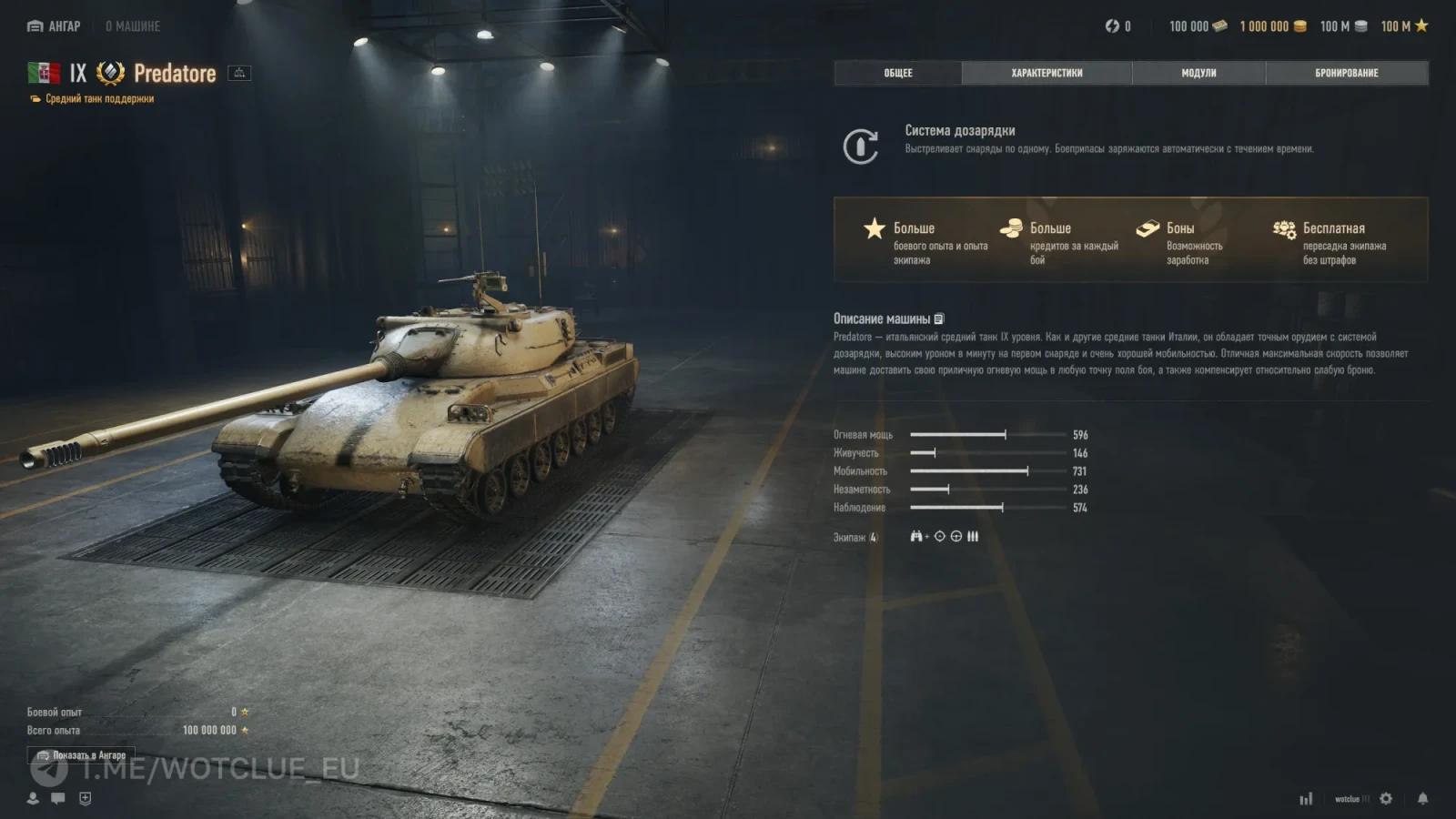The image size is (1456, 819).
Task: Click the gold coins balance
Action: pyautogui.click(x=1272, y=26)
